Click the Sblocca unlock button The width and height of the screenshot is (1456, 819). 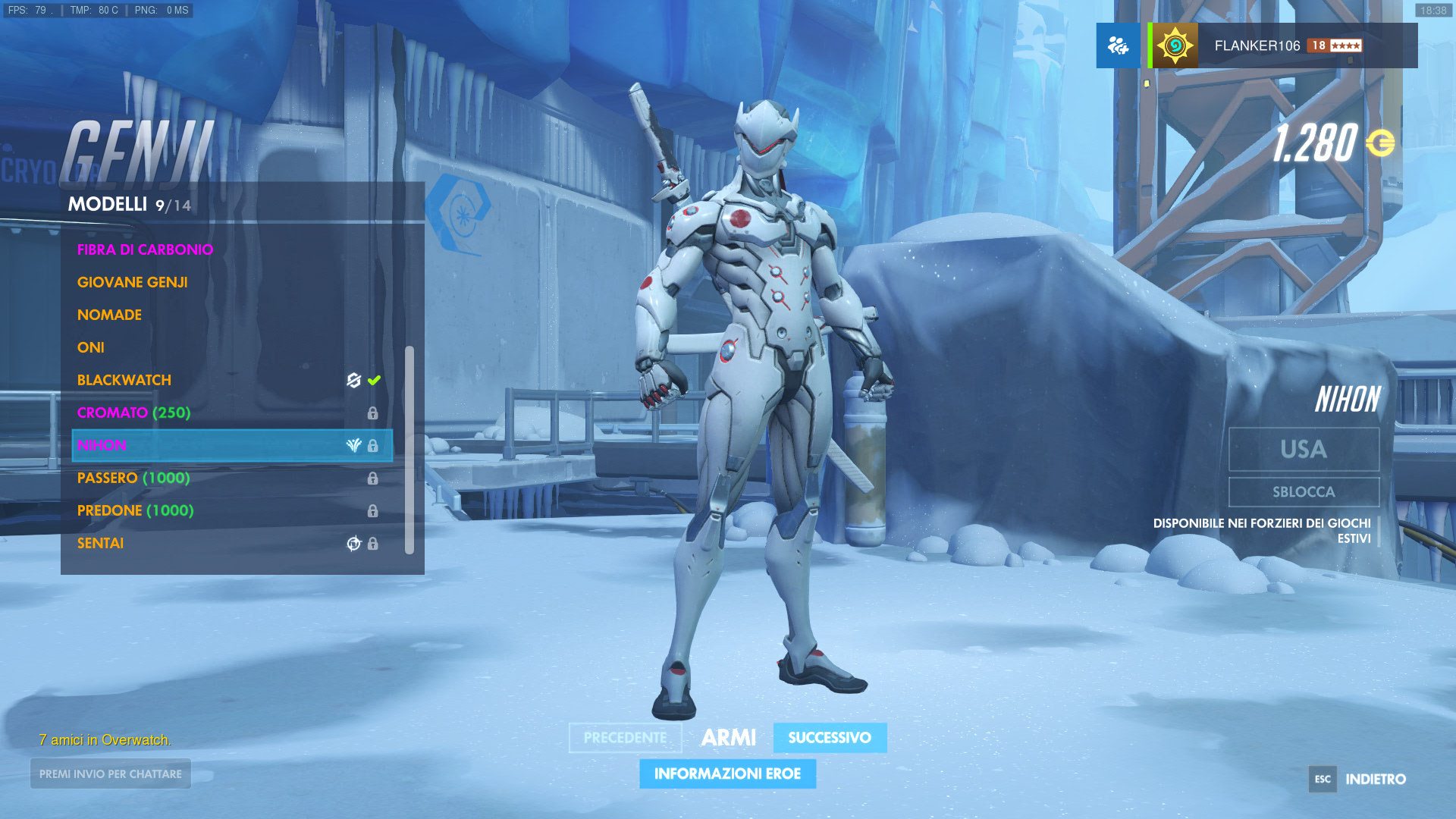coord(1304,492)
